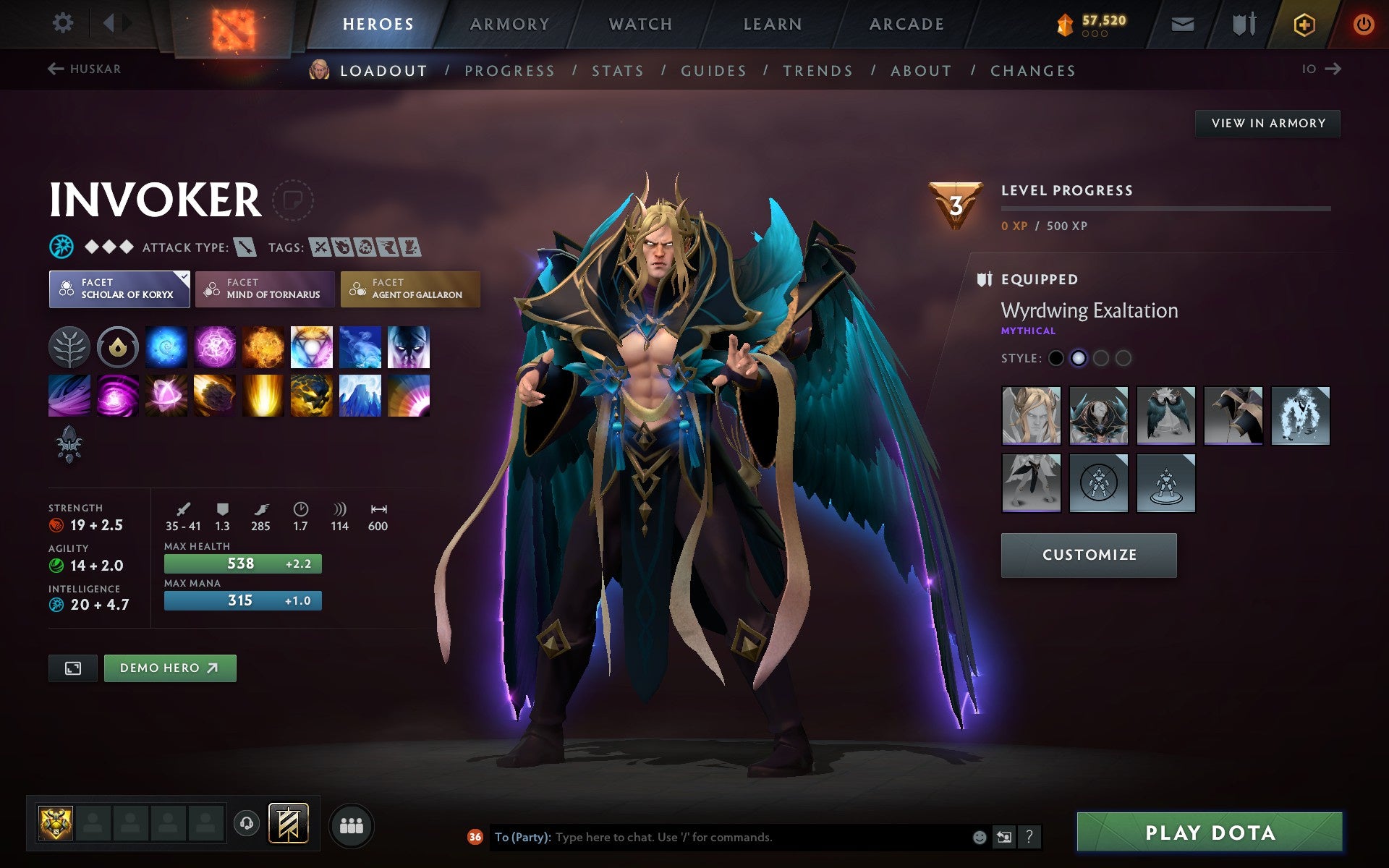Click the friends list icon near the chat bar
The image size is (1389, 868).
[352, 825]
